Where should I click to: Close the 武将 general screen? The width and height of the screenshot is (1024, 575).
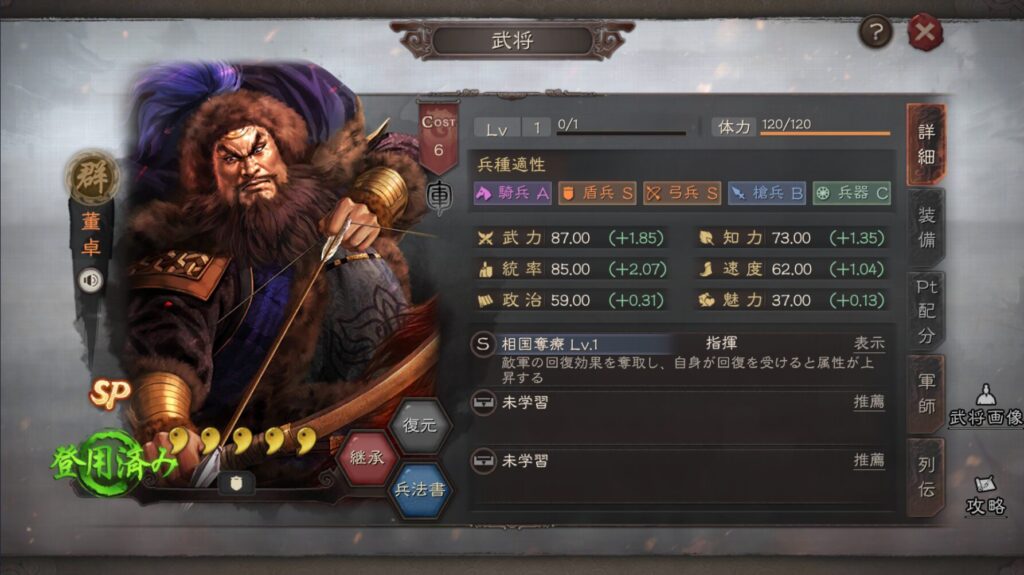(925, 34)
